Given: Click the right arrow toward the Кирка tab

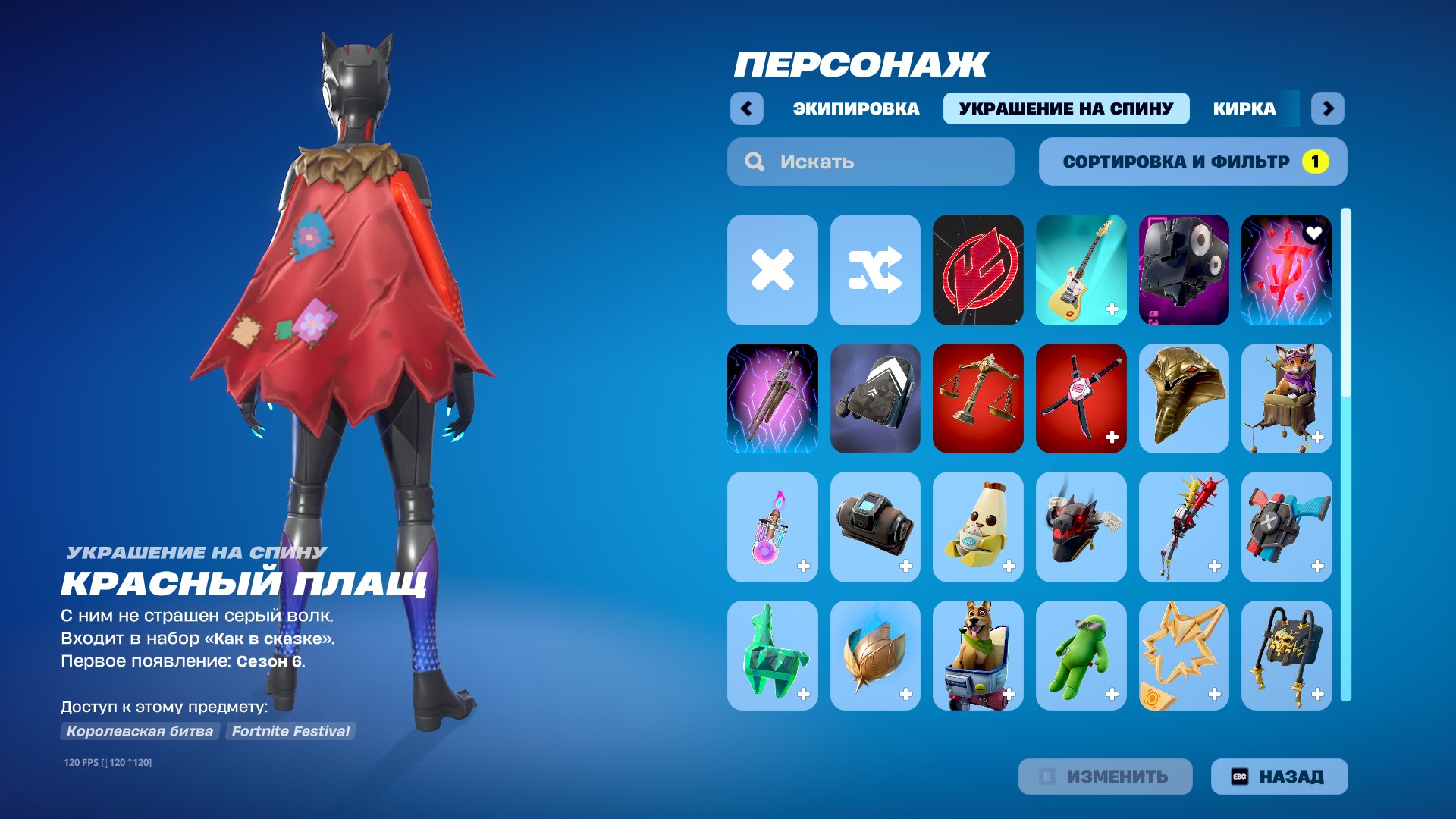Looking at the screenshot, I should [1328, 108].
